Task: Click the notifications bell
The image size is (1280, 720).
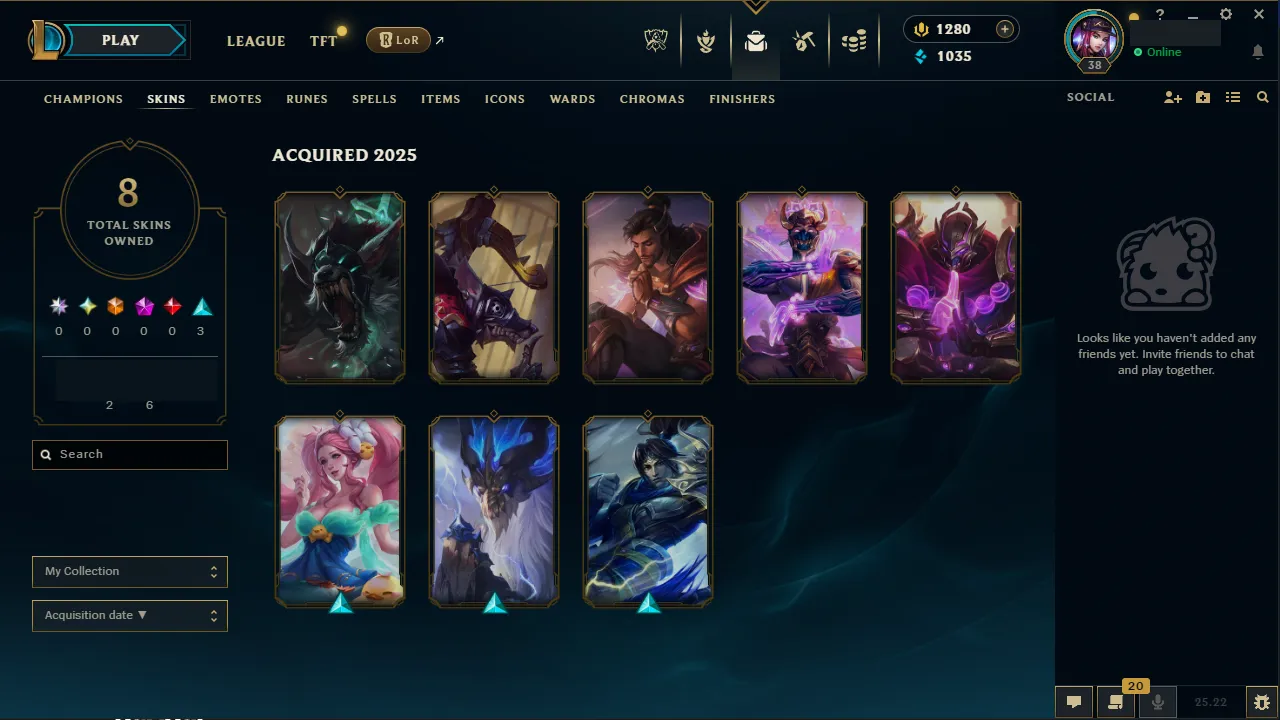Action: (1258, 51)
